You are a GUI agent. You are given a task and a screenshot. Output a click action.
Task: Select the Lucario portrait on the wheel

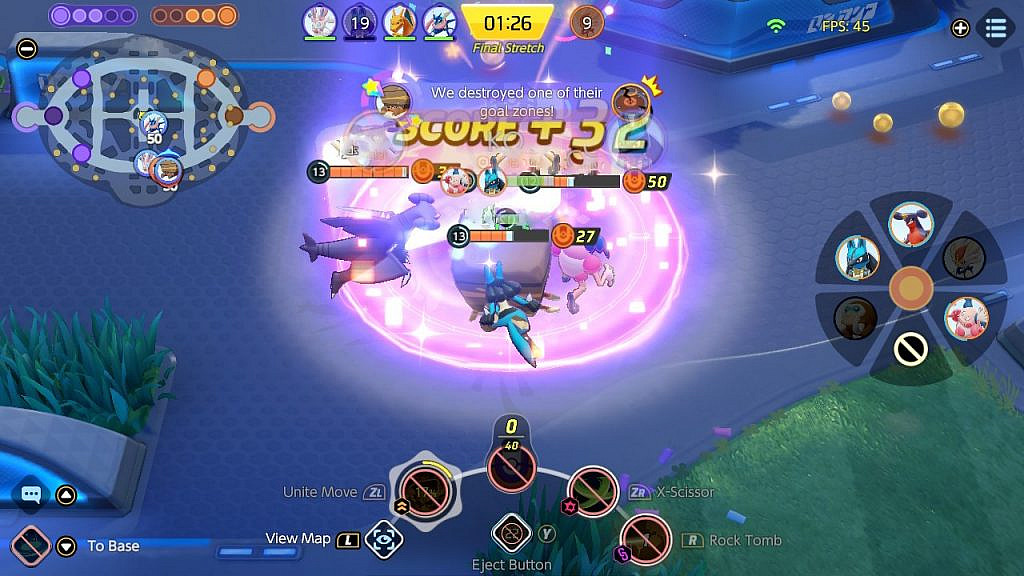[x=858, y=257]
